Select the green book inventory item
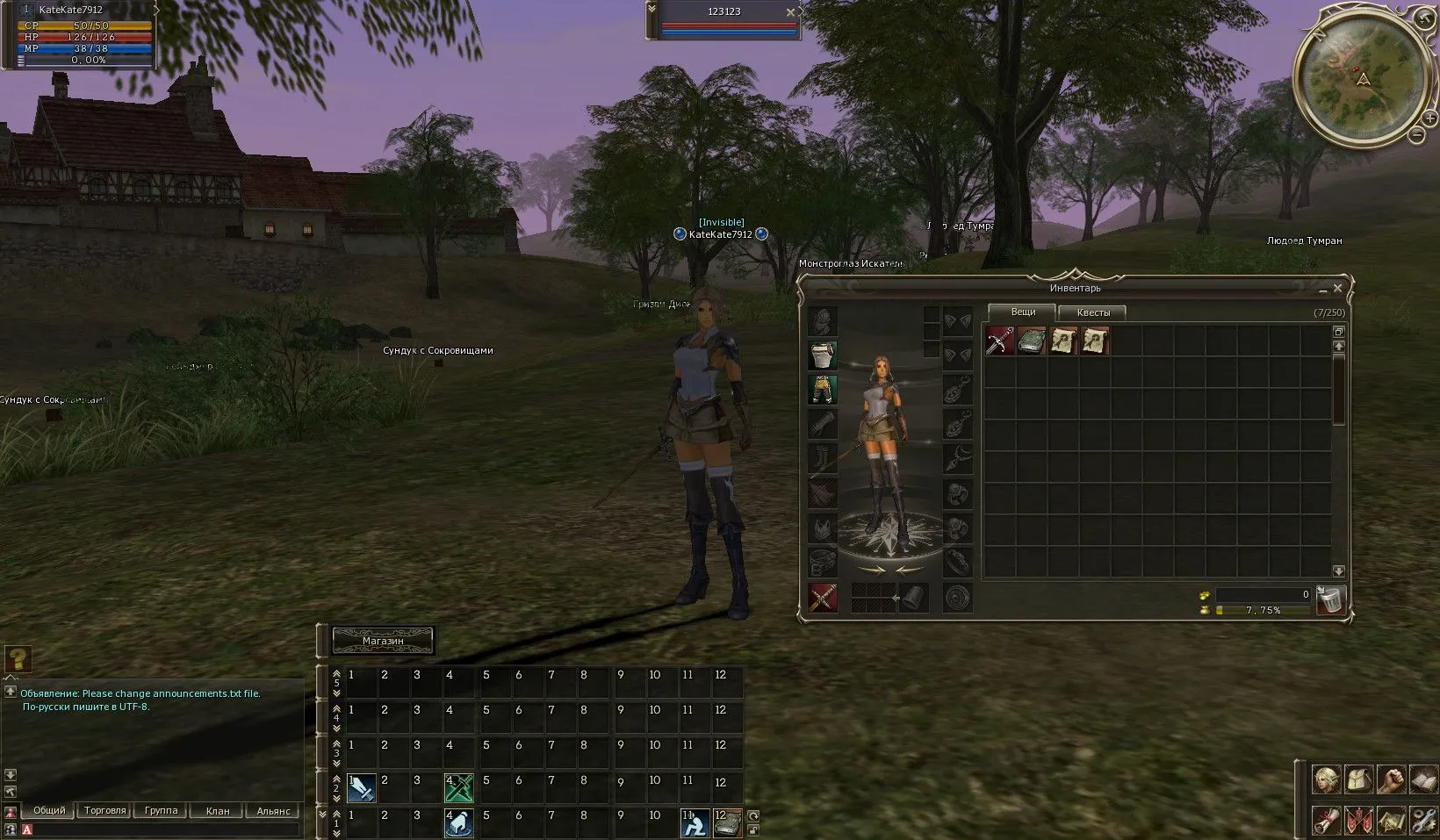Image resolution: width=1440 pixels, height=840 pixels. (x=1032, y=341)
